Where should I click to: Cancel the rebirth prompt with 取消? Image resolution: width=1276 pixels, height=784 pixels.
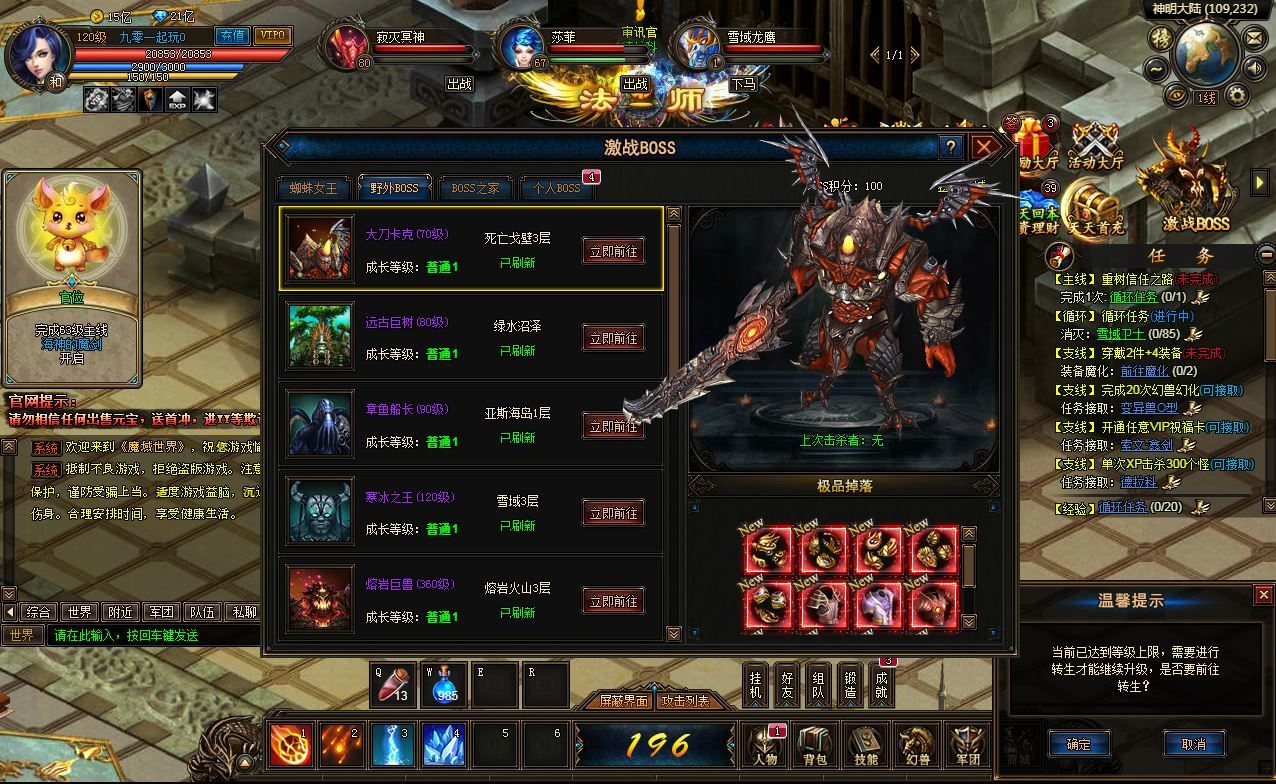click(x=1194, y=743)
